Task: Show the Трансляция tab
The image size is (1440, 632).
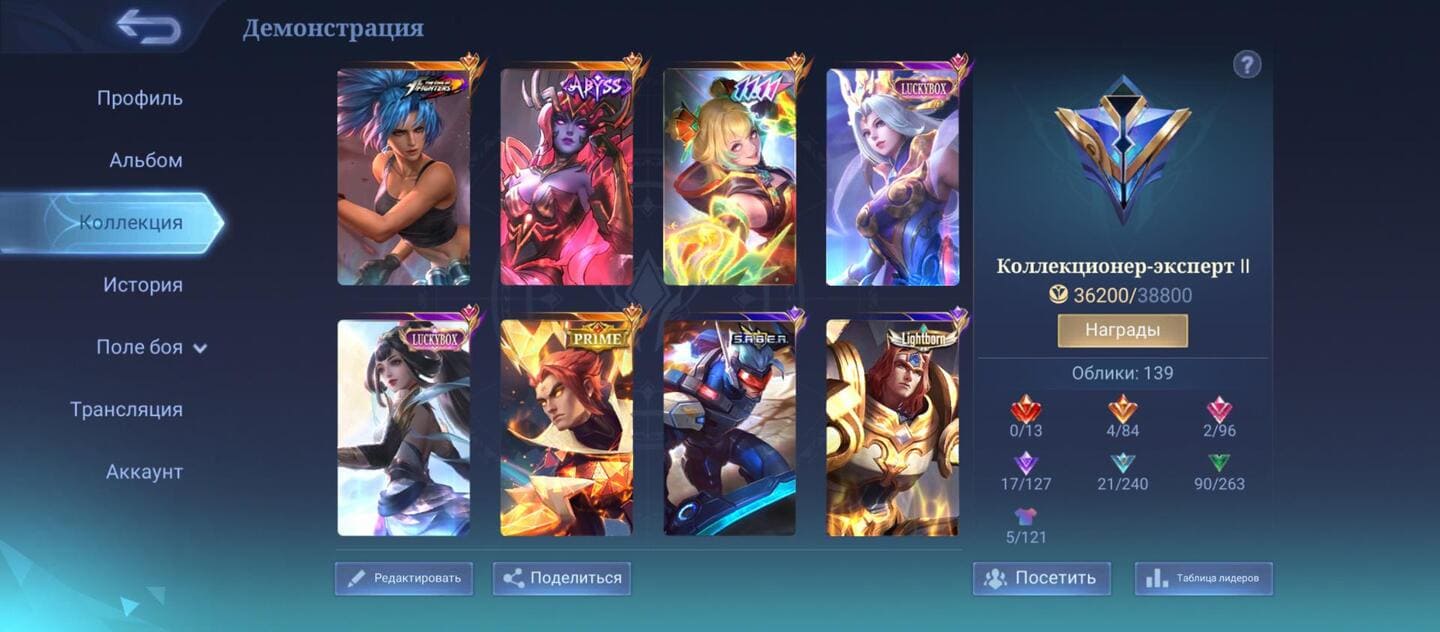Action: click(x=126, y=409)
